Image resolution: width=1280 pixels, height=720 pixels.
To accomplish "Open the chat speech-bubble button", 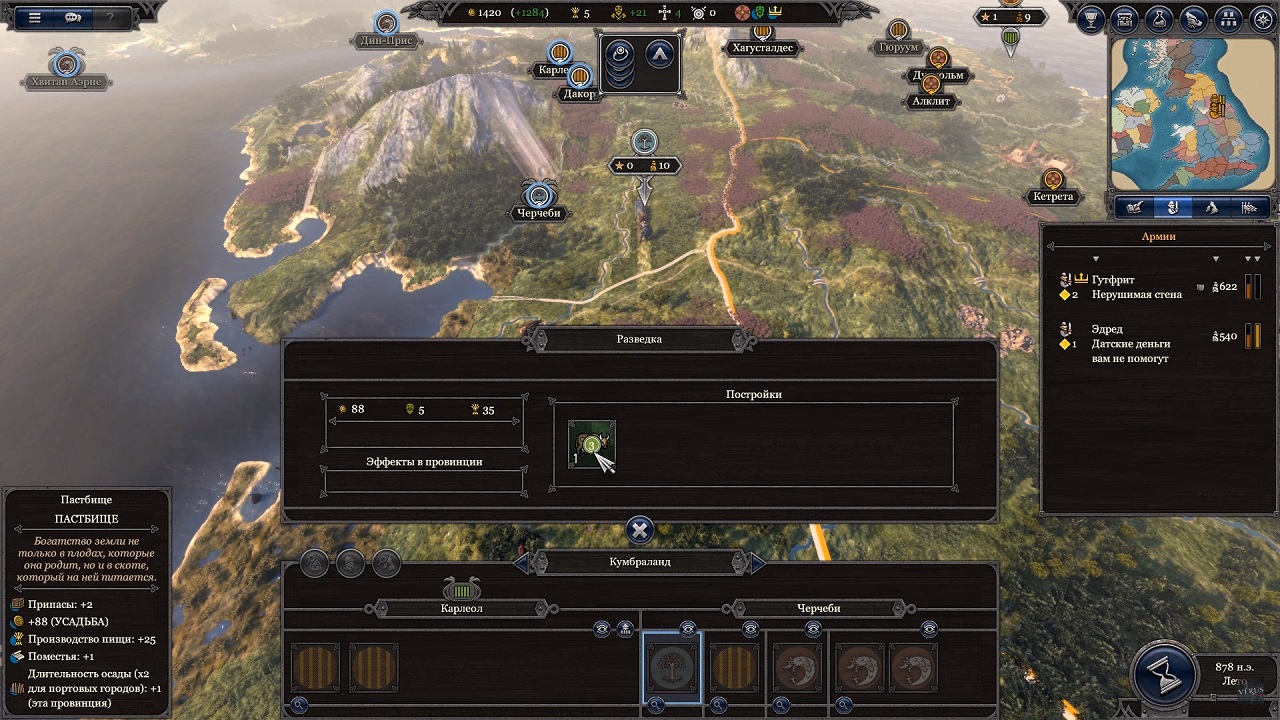I will (73, 17).
